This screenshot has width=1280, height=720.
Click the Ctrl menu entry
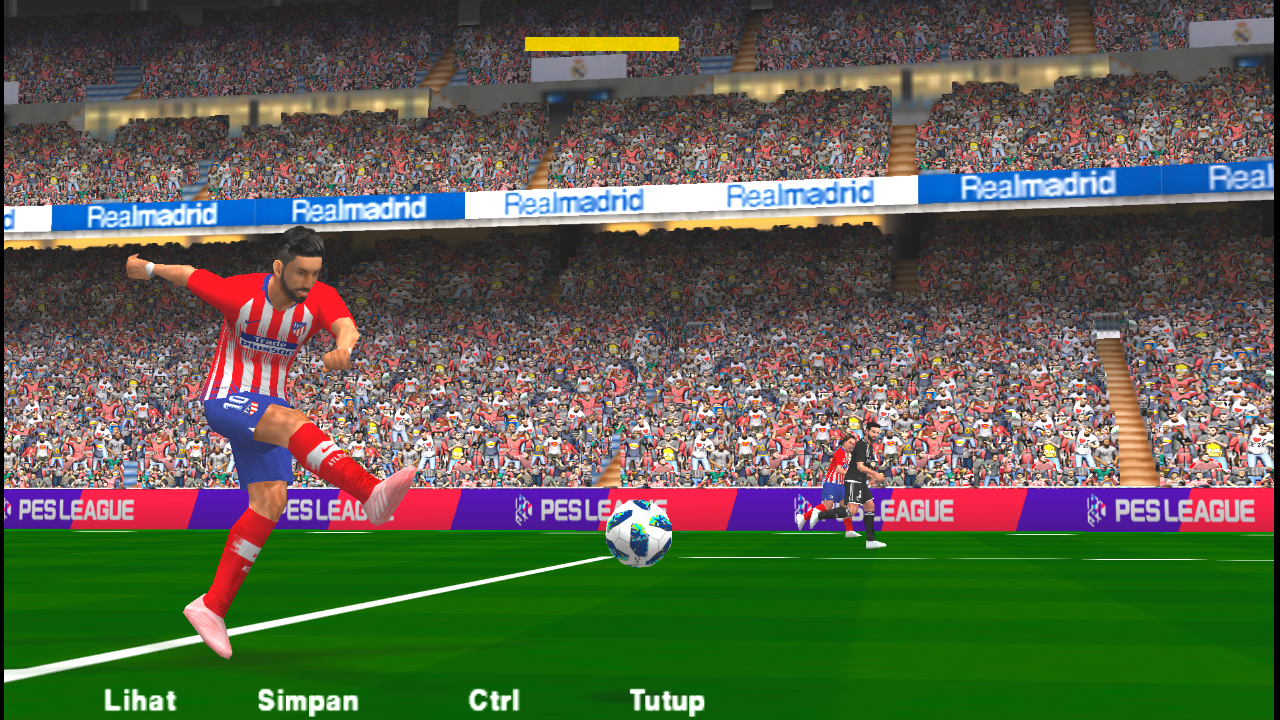pos(497,701)
